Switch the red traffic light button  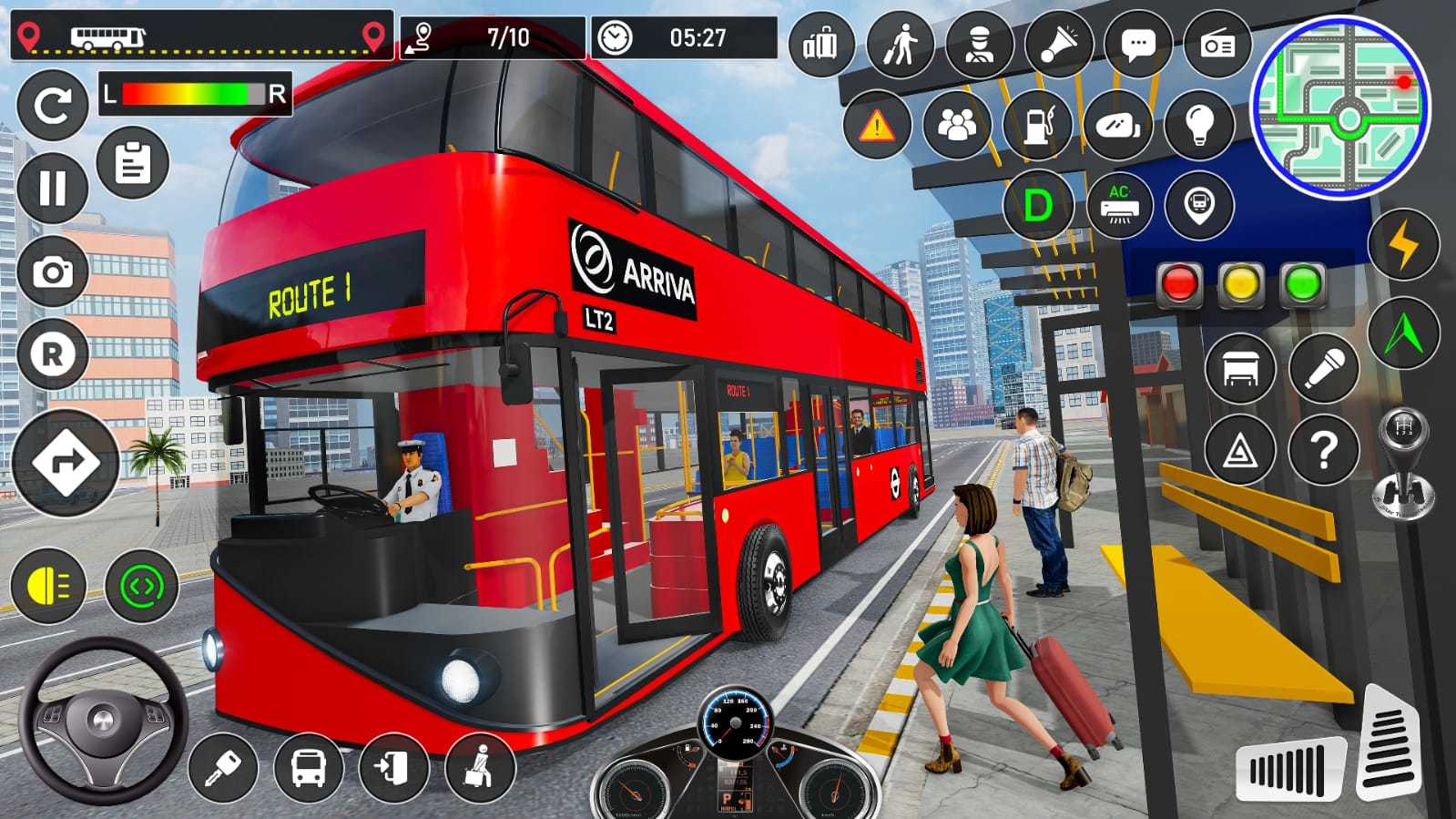pyautogui.click(x=1179, y=284)
